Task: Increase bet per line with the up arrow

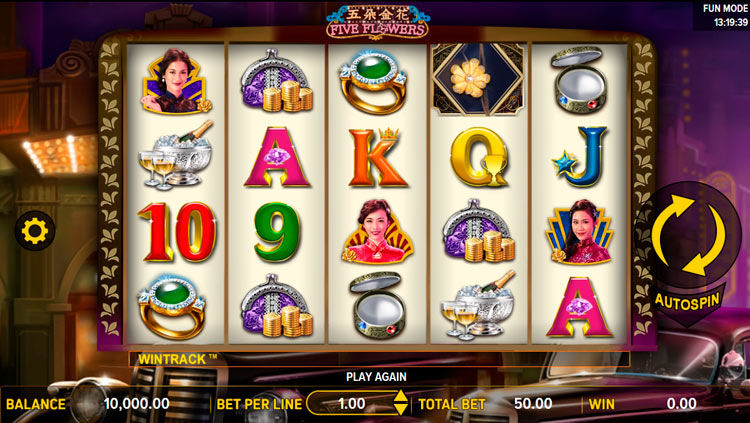Action: [x=400, y=397]
